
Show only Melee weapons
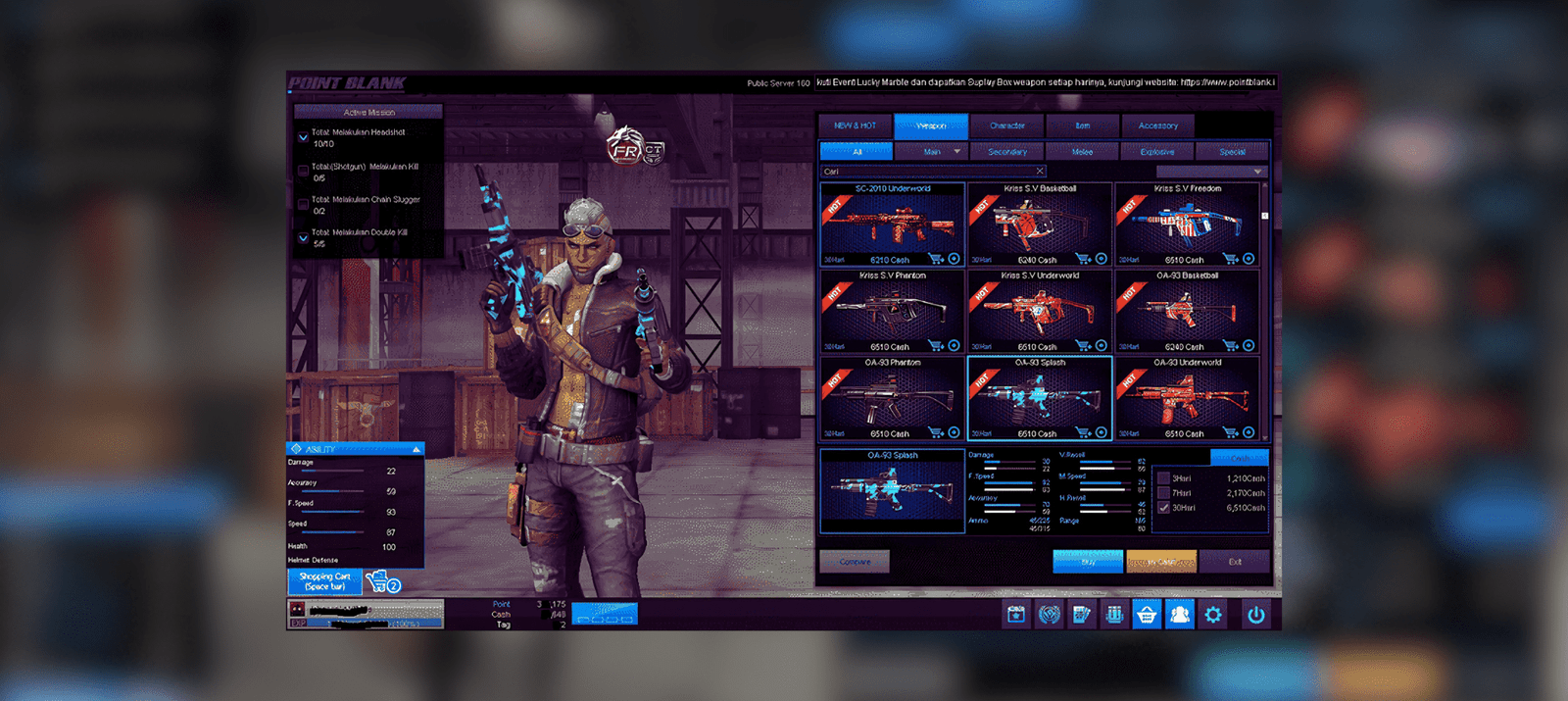(1082, 152)
